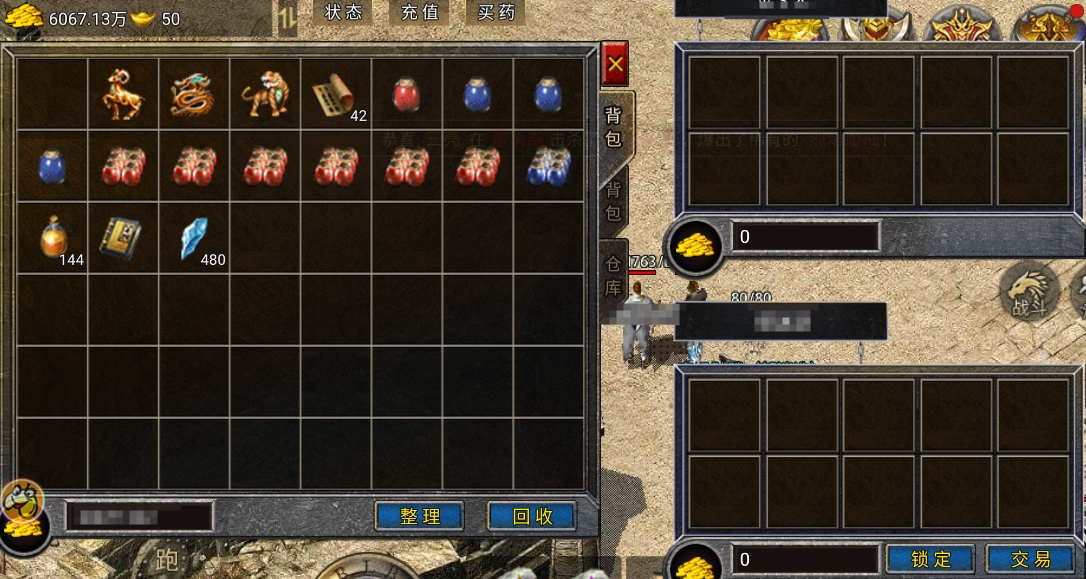Pick the single red potion jar
The height and width of the screenshot is (579, 1086).
407,94
